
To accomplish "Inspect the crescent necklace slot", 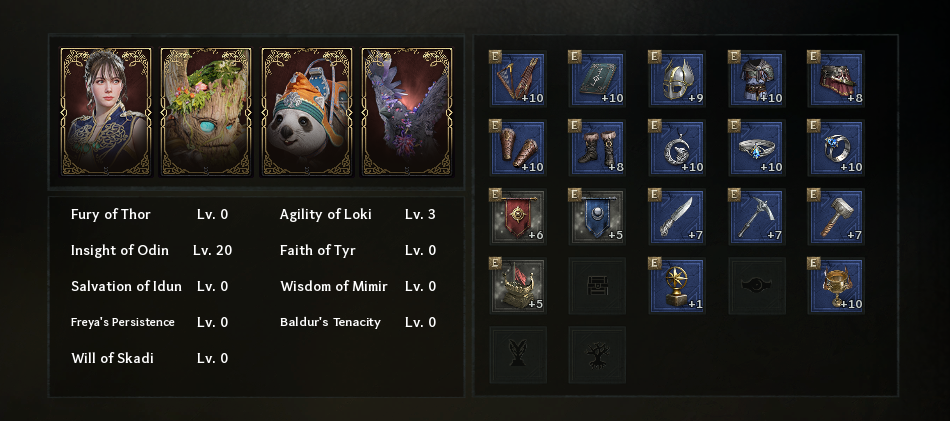I will [678, 148].
